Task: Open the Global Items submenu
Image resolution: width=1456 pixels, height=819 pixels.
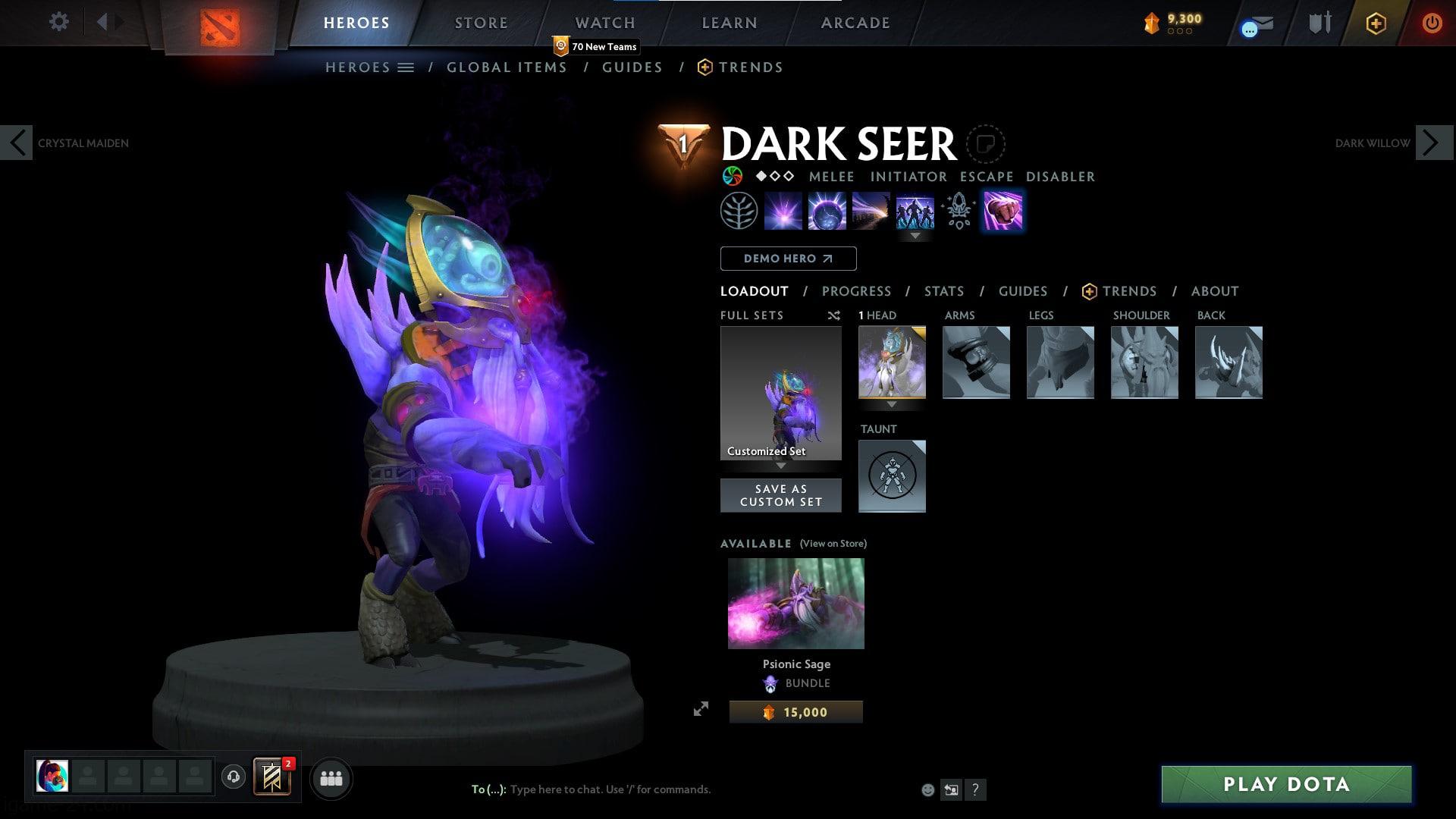Action: point(507,67)
